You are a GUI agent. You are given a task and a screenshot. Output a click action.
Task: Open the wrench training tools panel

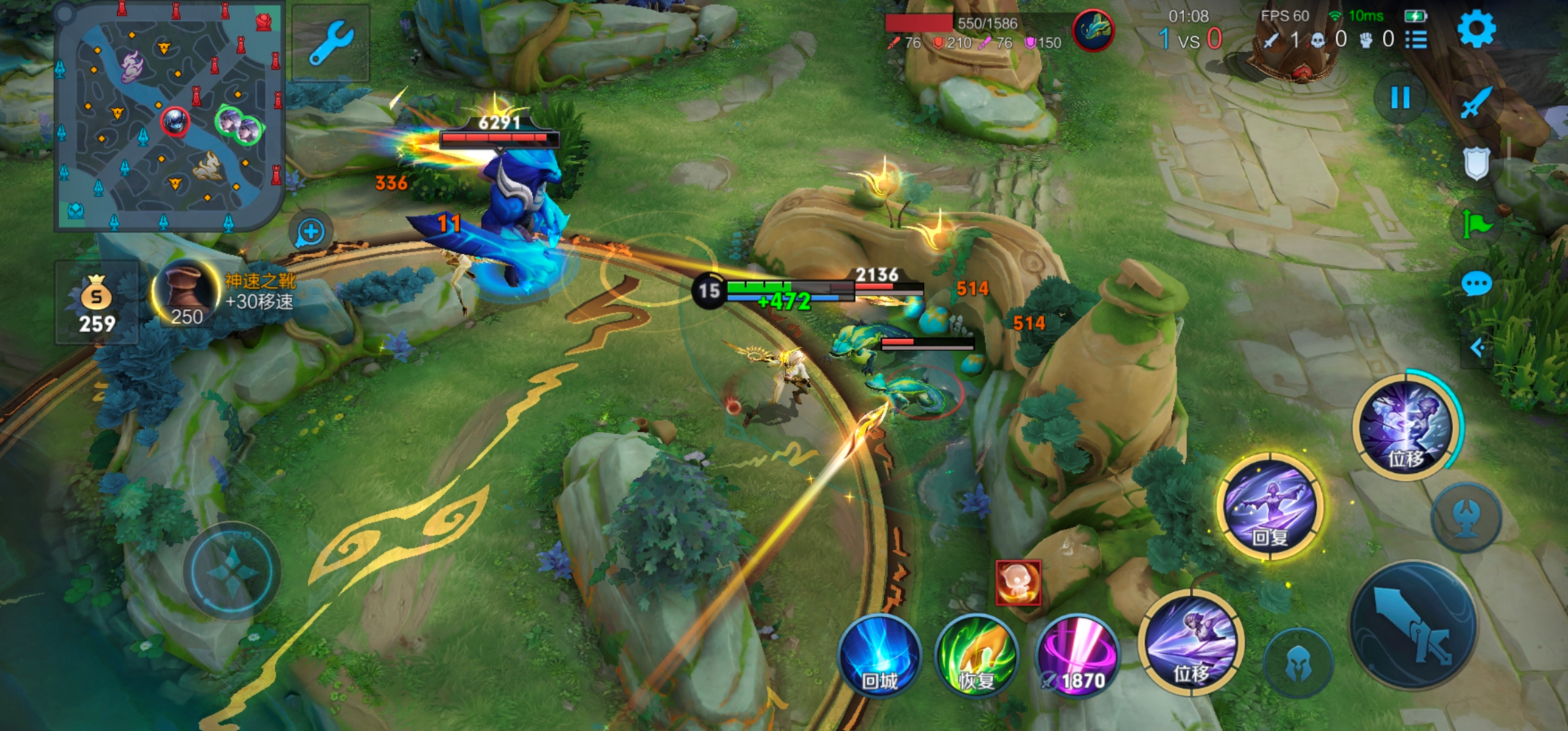(x=330, y=43)
